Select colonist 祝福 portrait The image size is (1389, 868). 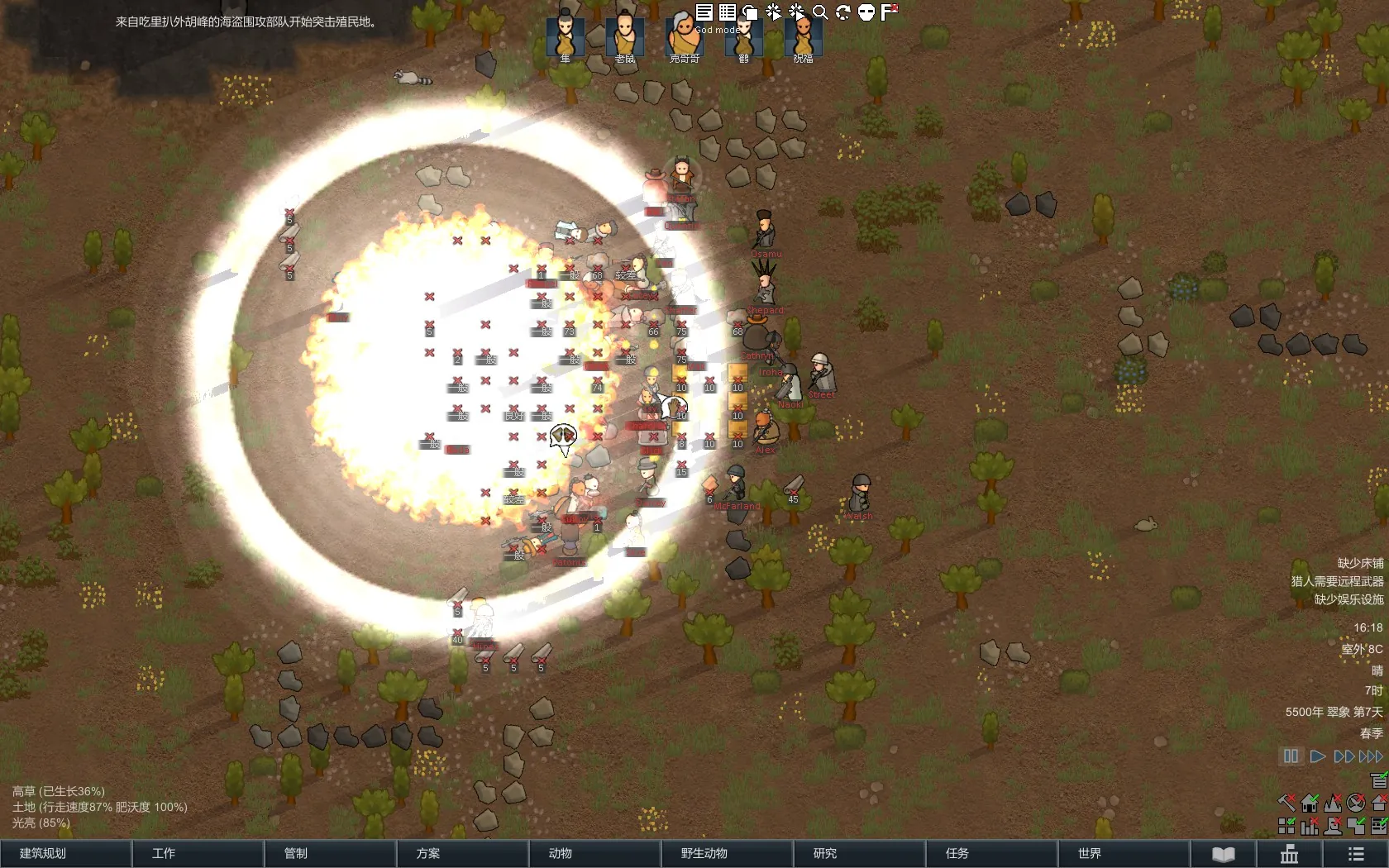[x=803, y=36]
